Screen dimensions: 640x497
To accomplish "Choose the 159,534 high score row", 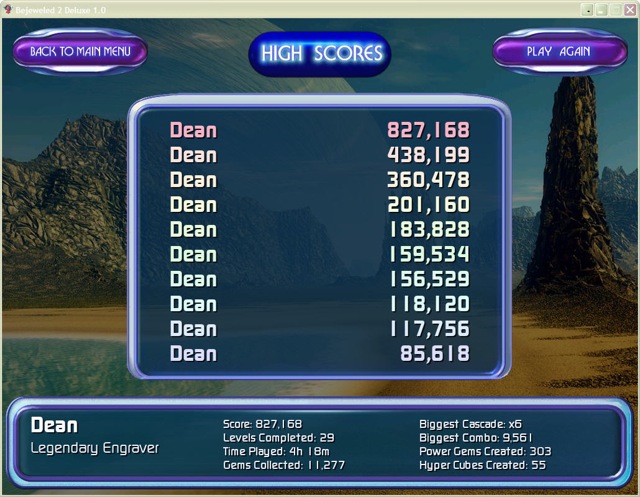I will (x=319, y=254).
